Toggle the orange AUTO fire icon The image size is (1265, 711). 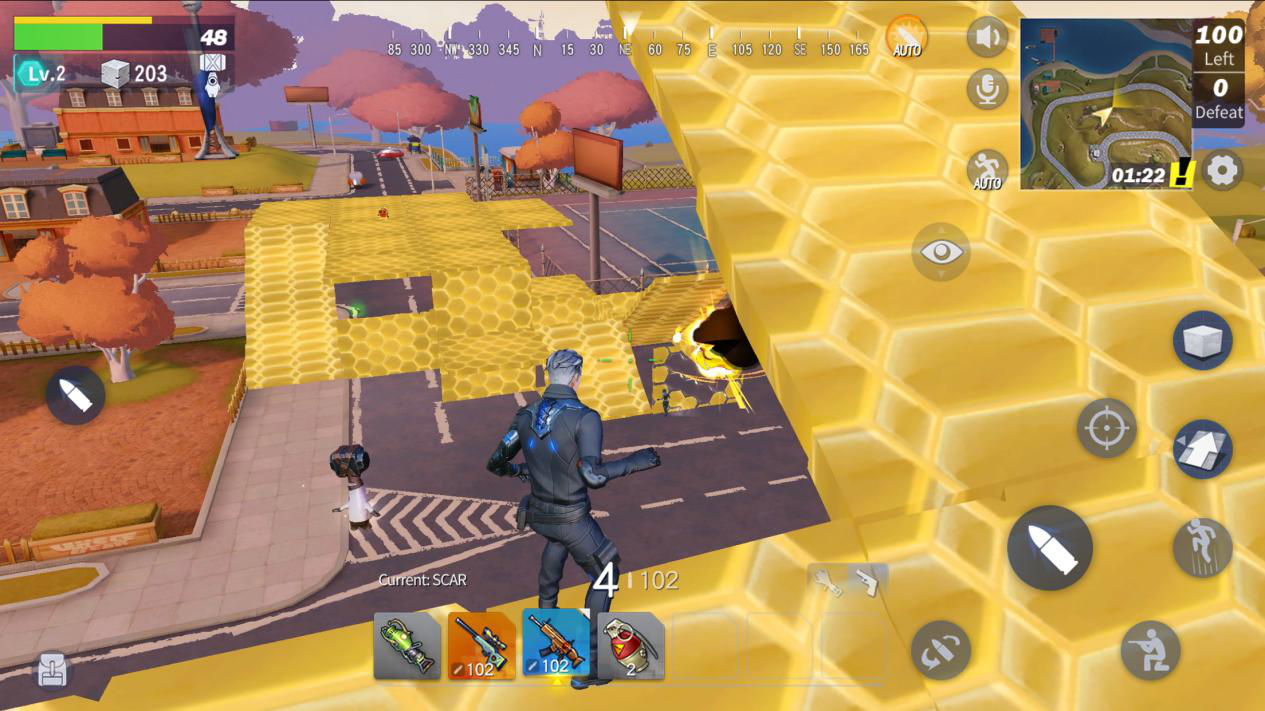click(x=907, y=37)
